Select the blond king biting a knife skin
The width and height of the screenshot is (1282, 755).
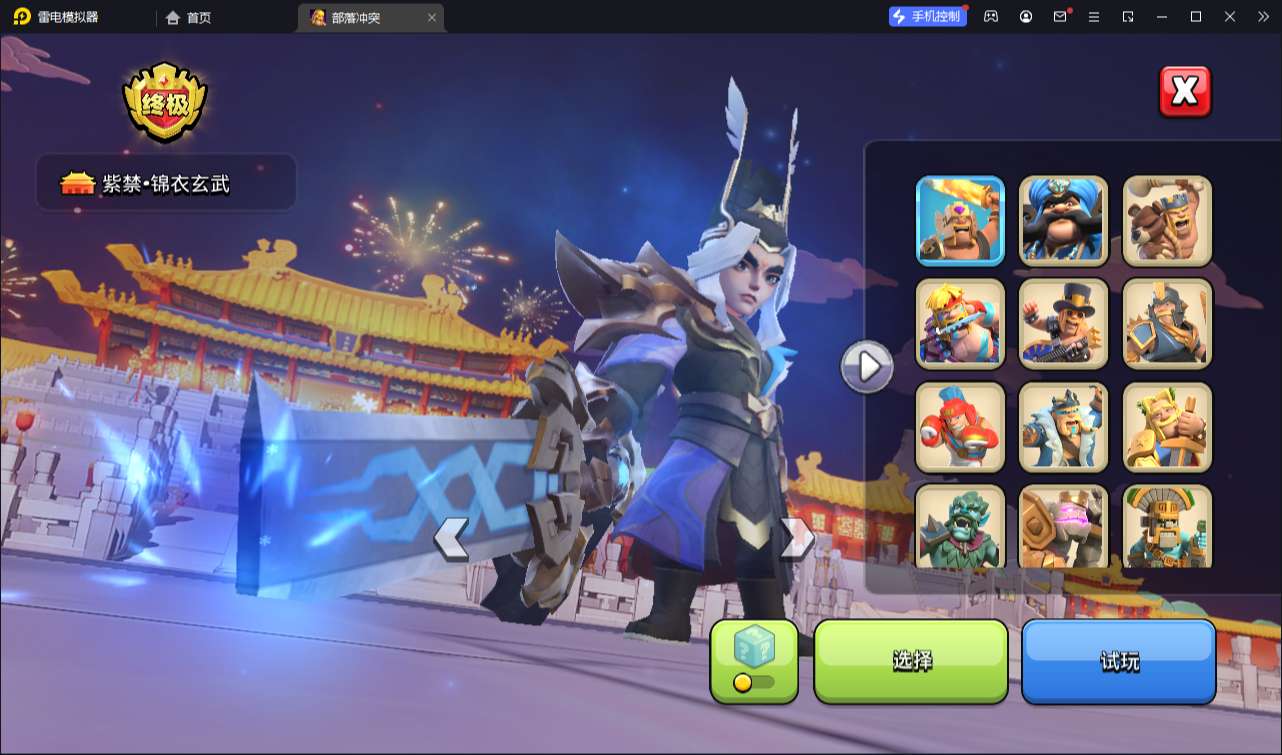tap(960, 323)
